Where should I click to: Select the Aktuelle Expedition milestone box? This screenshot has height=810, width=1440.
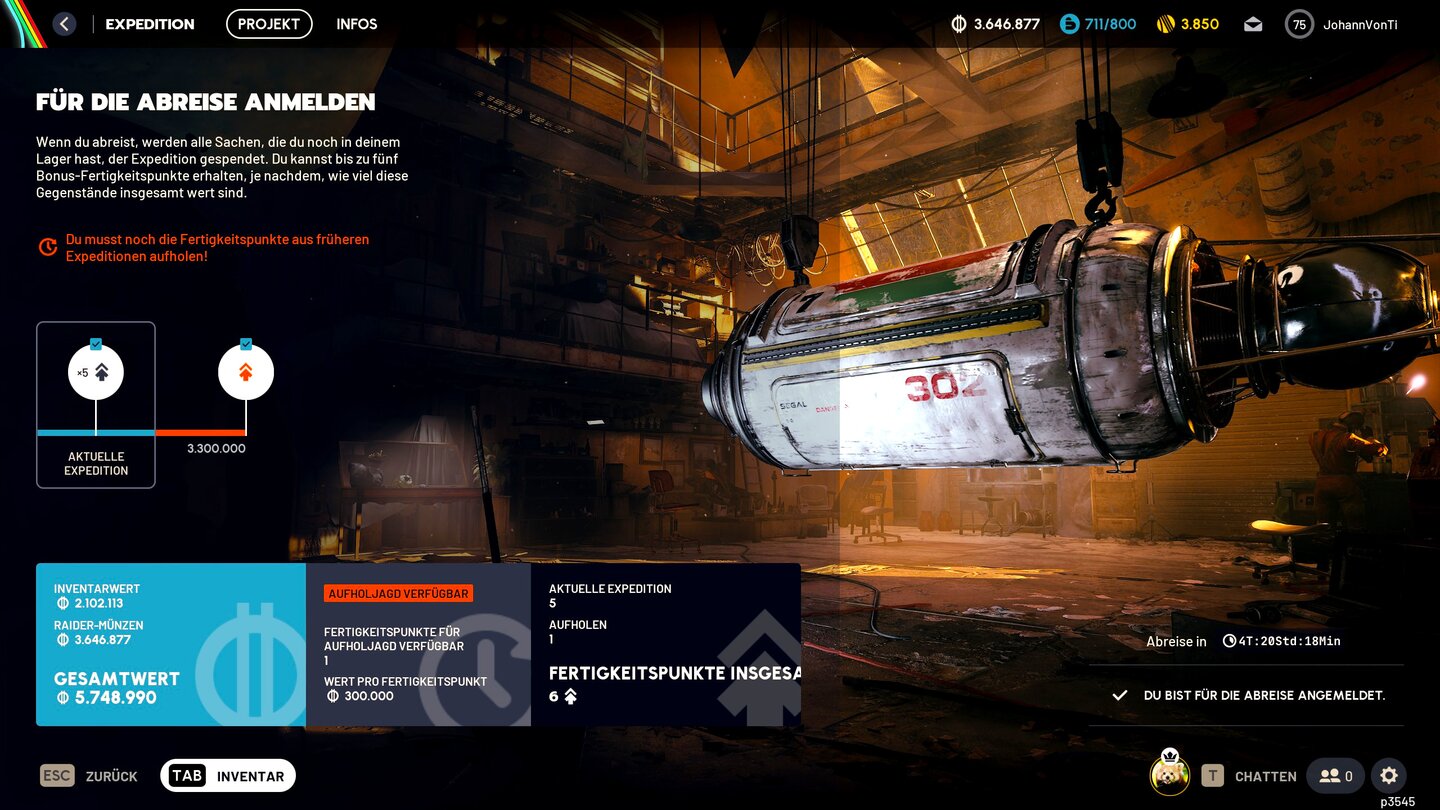(x=96, y=405)
